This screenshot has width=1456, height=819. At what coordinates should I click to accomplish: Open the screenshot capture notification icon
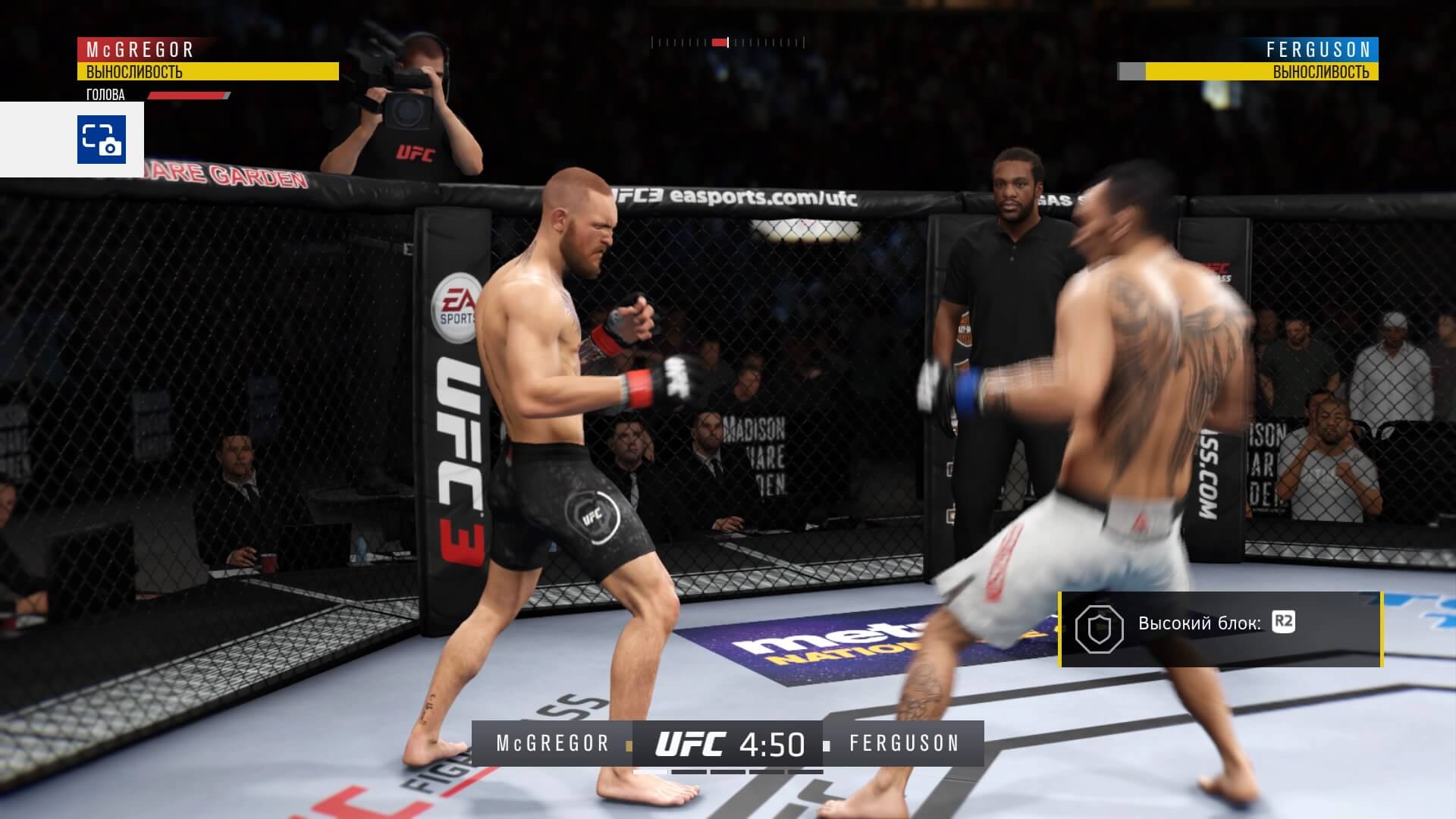coord(101,140)
